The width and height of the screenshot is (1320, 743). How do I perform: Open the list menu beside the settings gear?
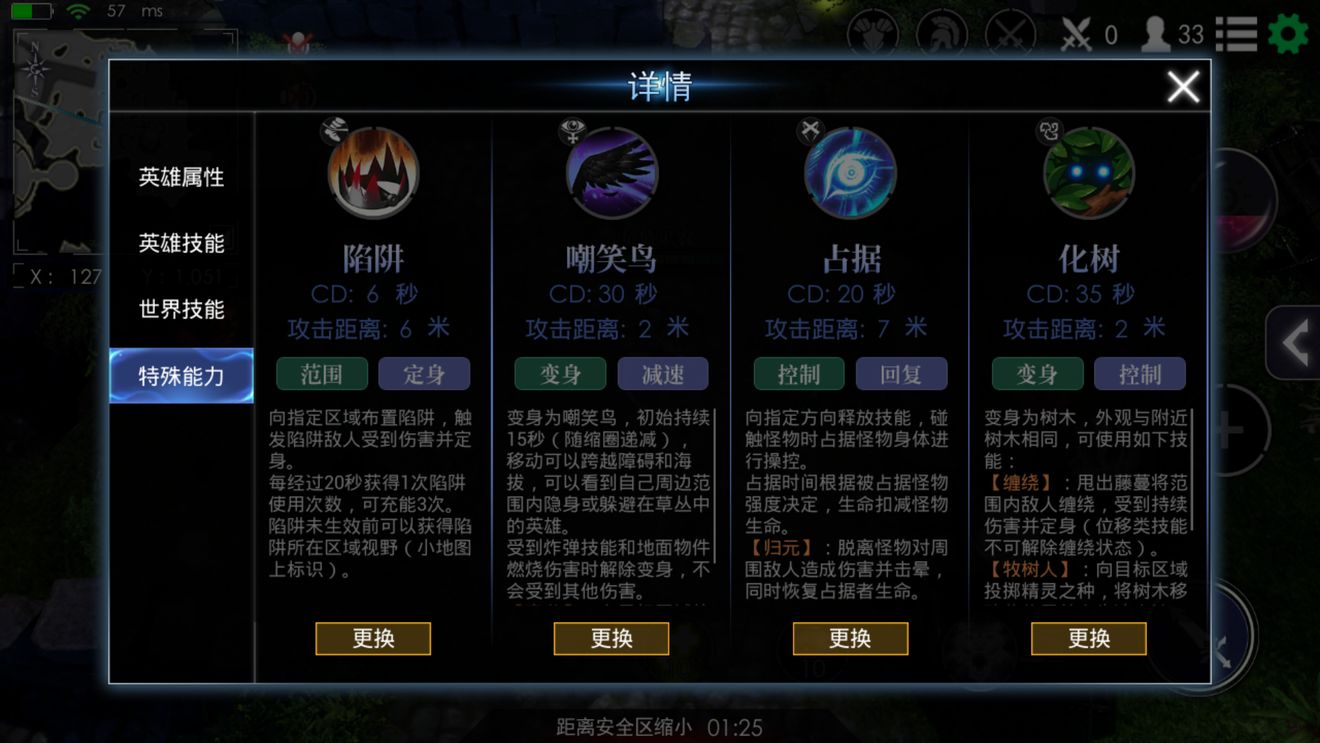tap(1236, 34)
